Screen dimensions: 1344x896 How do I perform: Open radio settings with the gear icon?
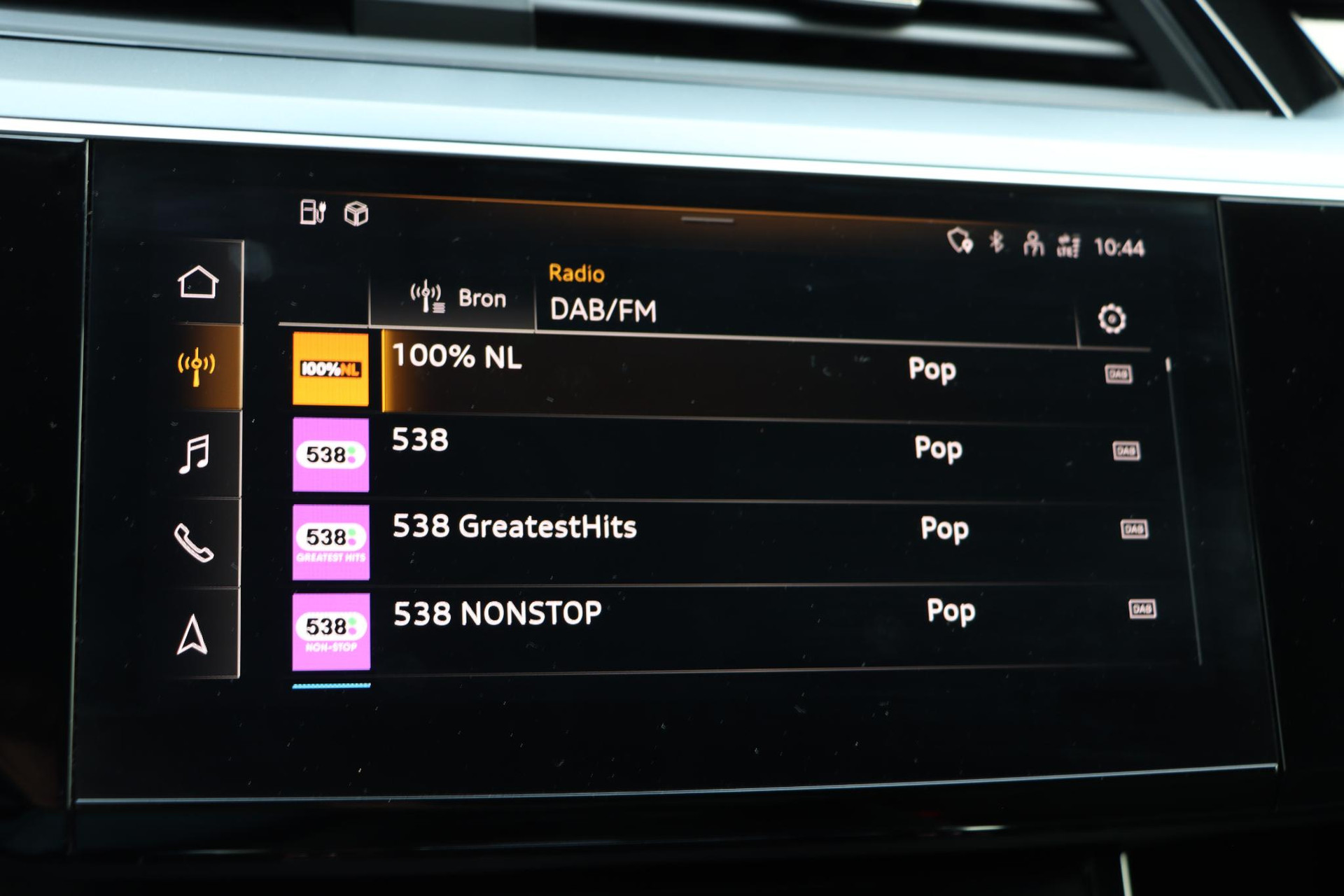coord(1112,319)
